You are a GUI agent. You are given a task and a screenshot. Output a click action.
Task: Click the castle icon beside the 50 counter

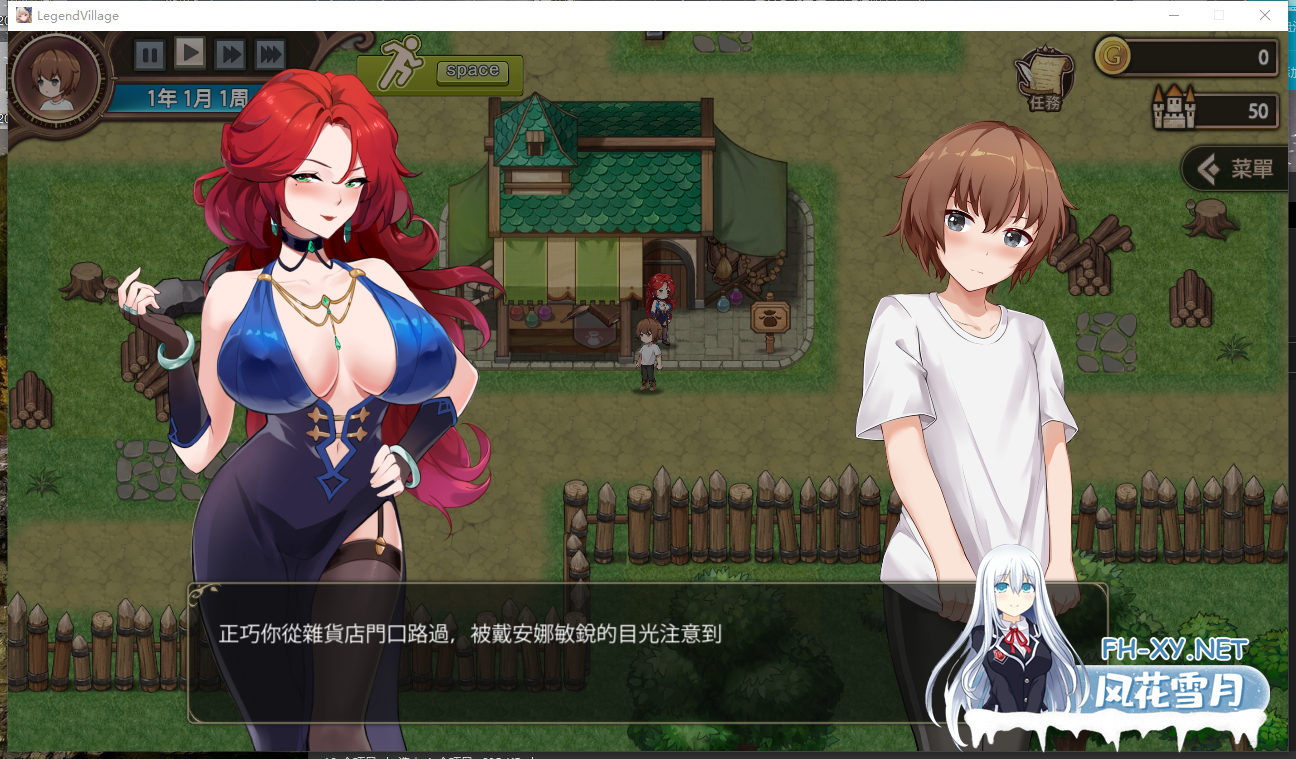[x=1173, y=106]
